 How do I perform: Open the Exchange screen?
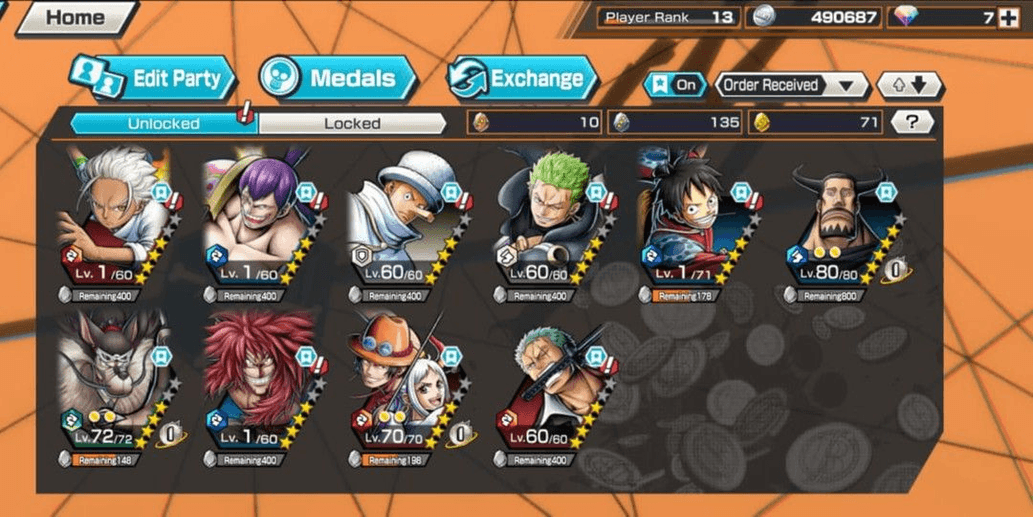pyautogui.click(x=522, y=78)
